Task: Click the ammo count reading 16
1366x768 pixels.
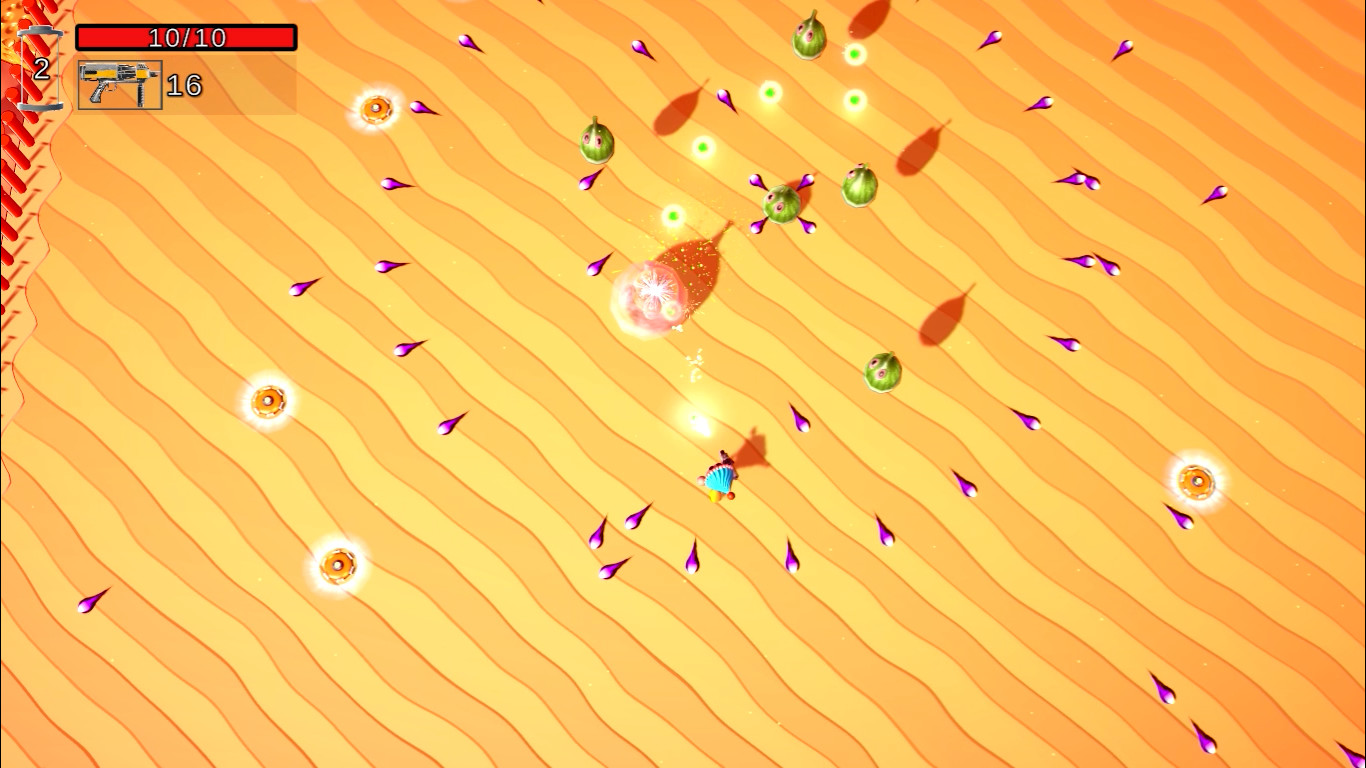Action: coord(184,85)
